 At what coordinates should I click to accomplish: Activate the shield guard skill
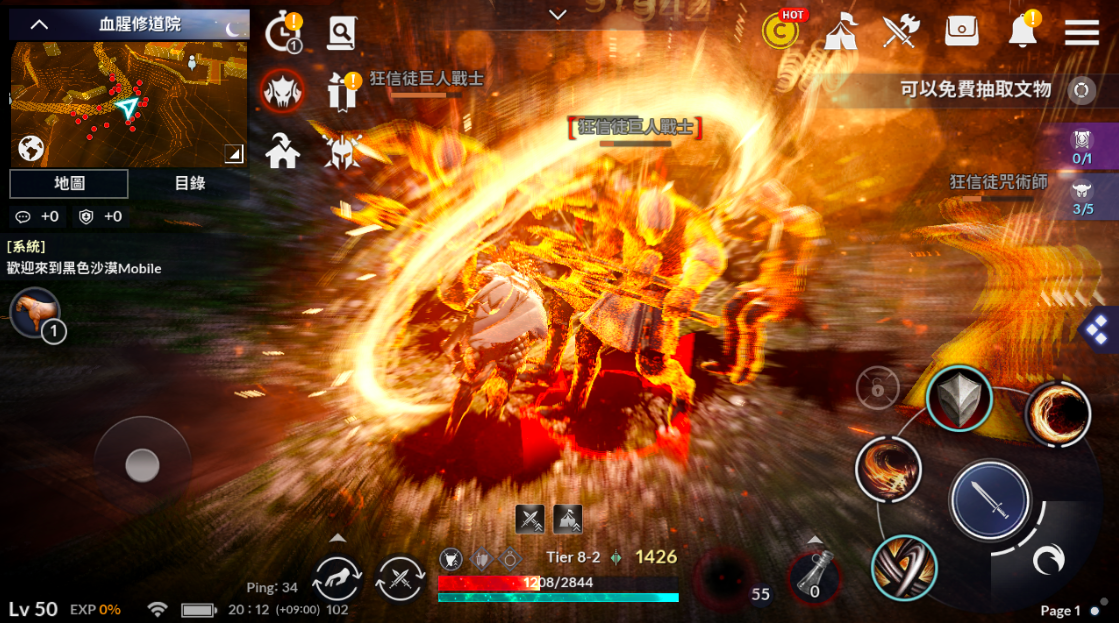pyautogui.click(x=958, y=398)
